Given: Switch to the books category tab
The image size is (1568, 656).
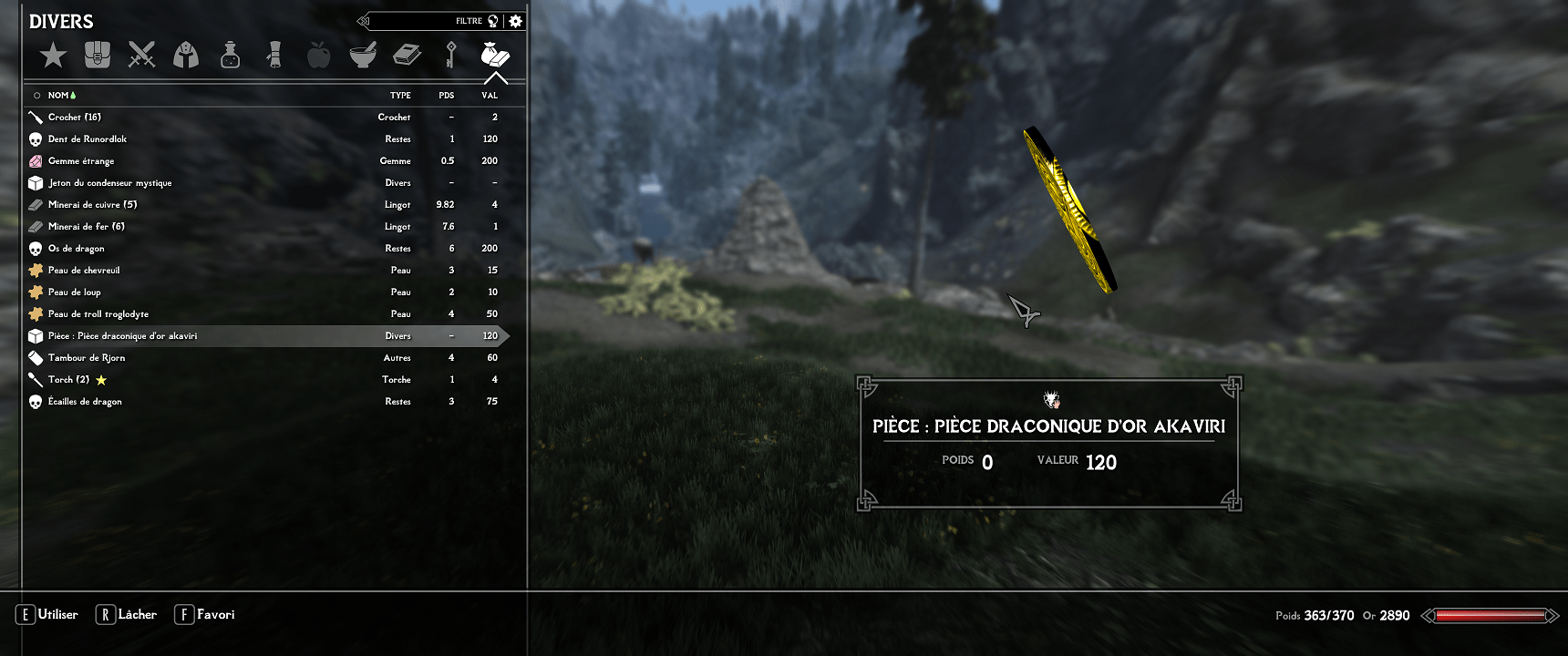Looking at the screenshot, I should point(407,56).
